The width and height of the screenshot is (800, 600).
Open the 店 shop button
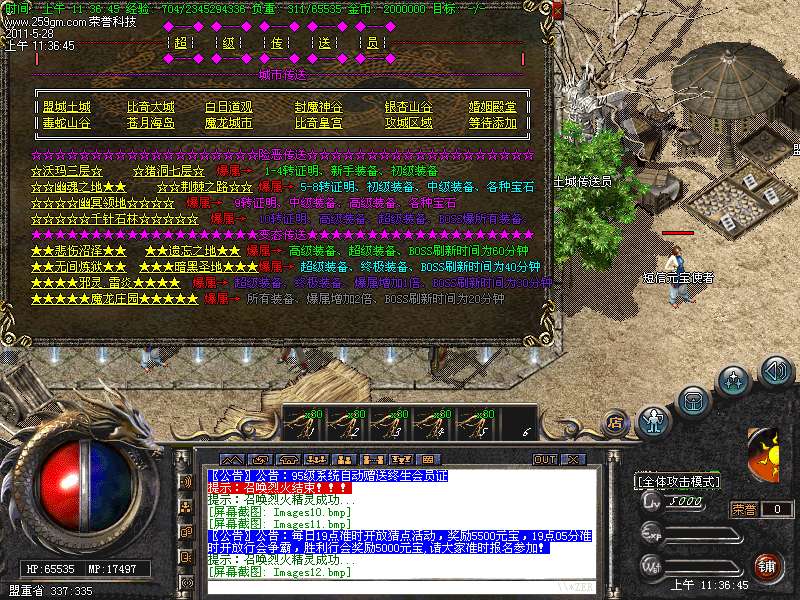pyautogui.click(x=614, y=424)
